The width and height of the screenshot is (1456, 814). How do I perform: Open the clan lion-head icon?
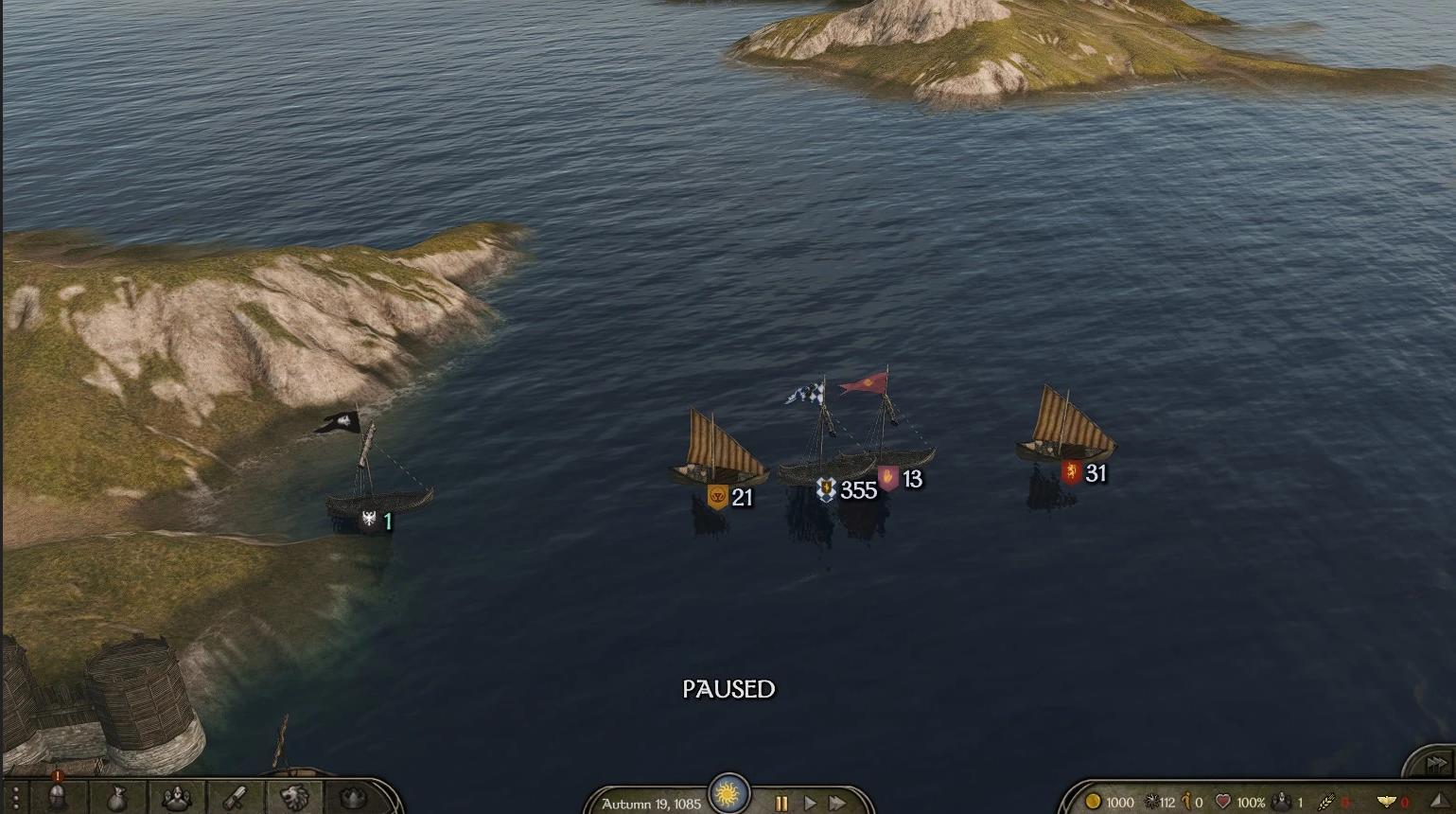click(294, 798)
